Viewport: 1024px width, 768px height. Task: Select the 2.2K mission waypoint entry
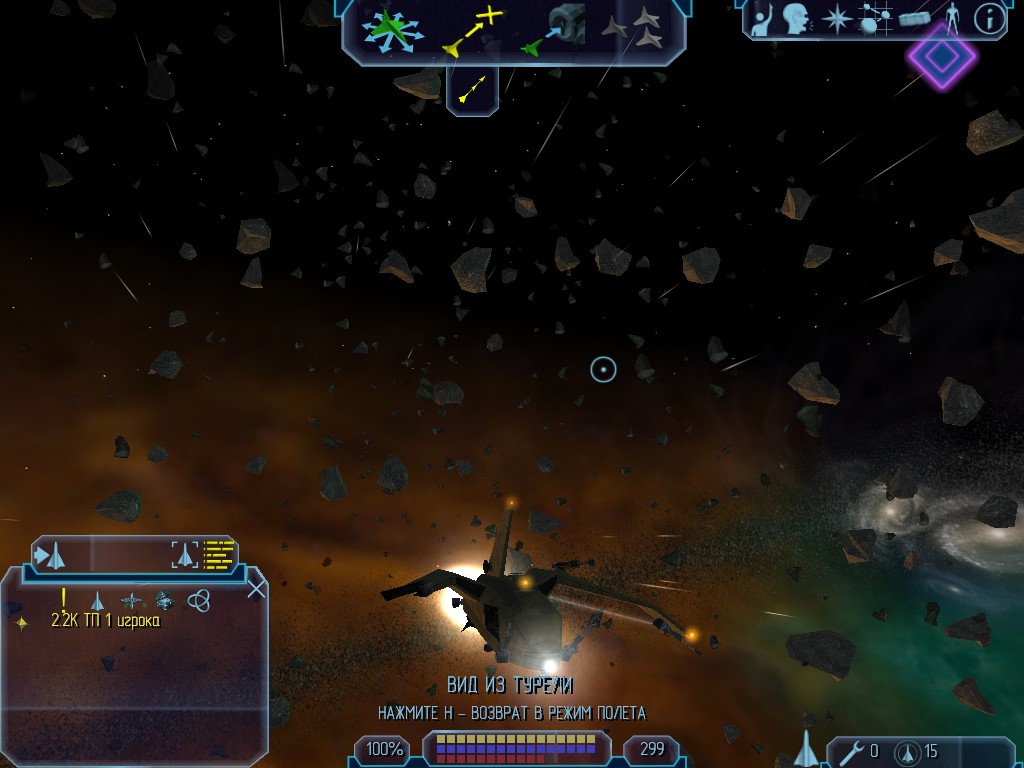(105, 621)
